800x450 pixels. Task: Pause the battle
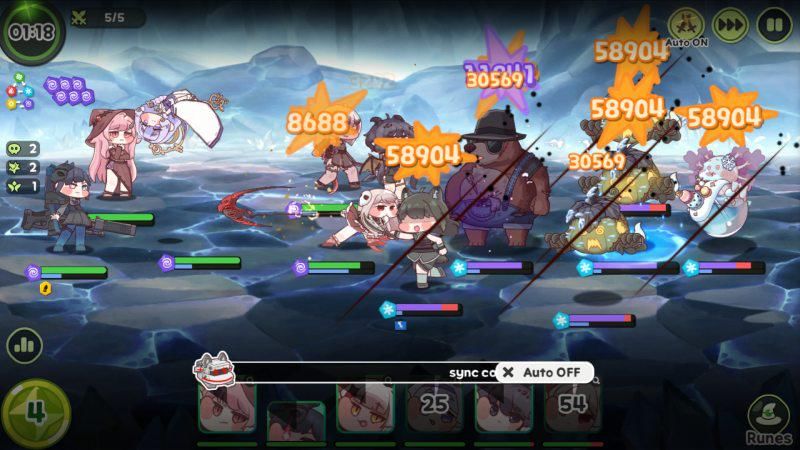(774, 25)
